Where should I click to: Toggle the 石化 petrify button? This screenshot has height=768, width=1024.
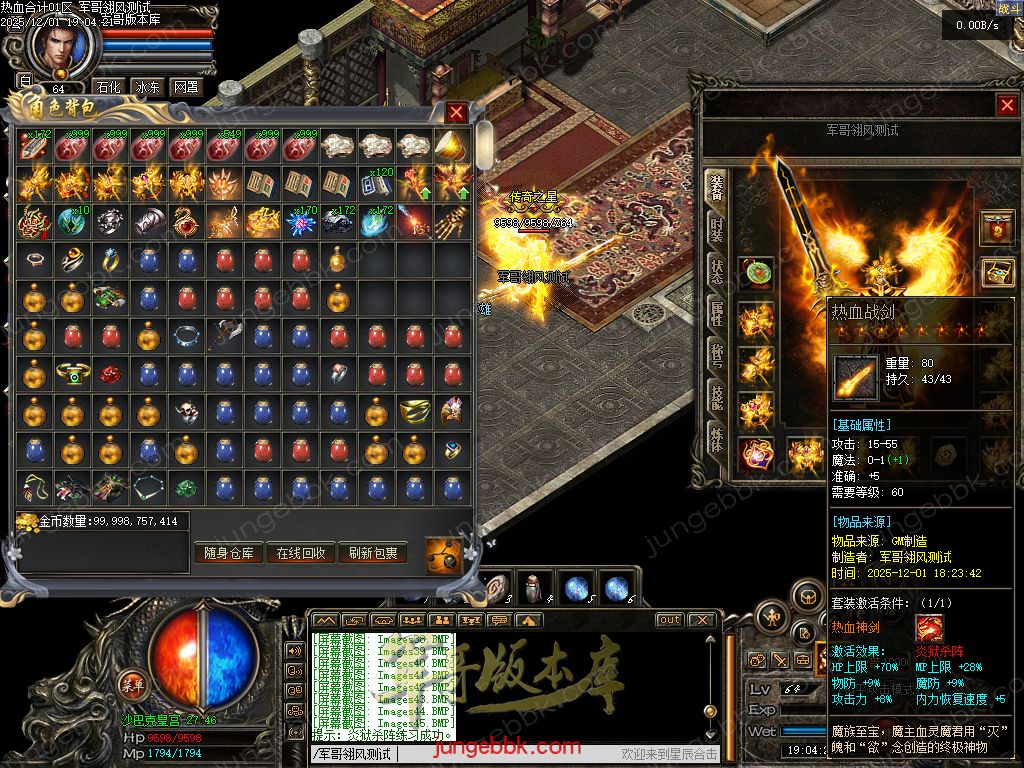tap(107, 87)
